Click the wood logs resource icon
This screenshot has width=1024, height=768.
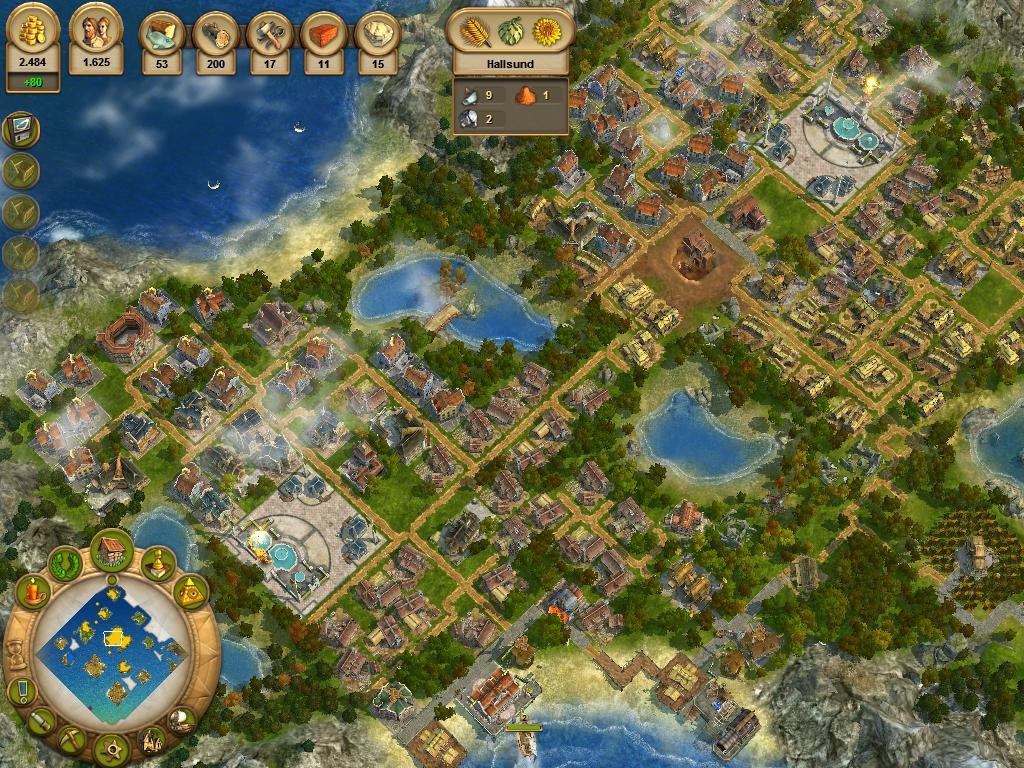(214, 34)
